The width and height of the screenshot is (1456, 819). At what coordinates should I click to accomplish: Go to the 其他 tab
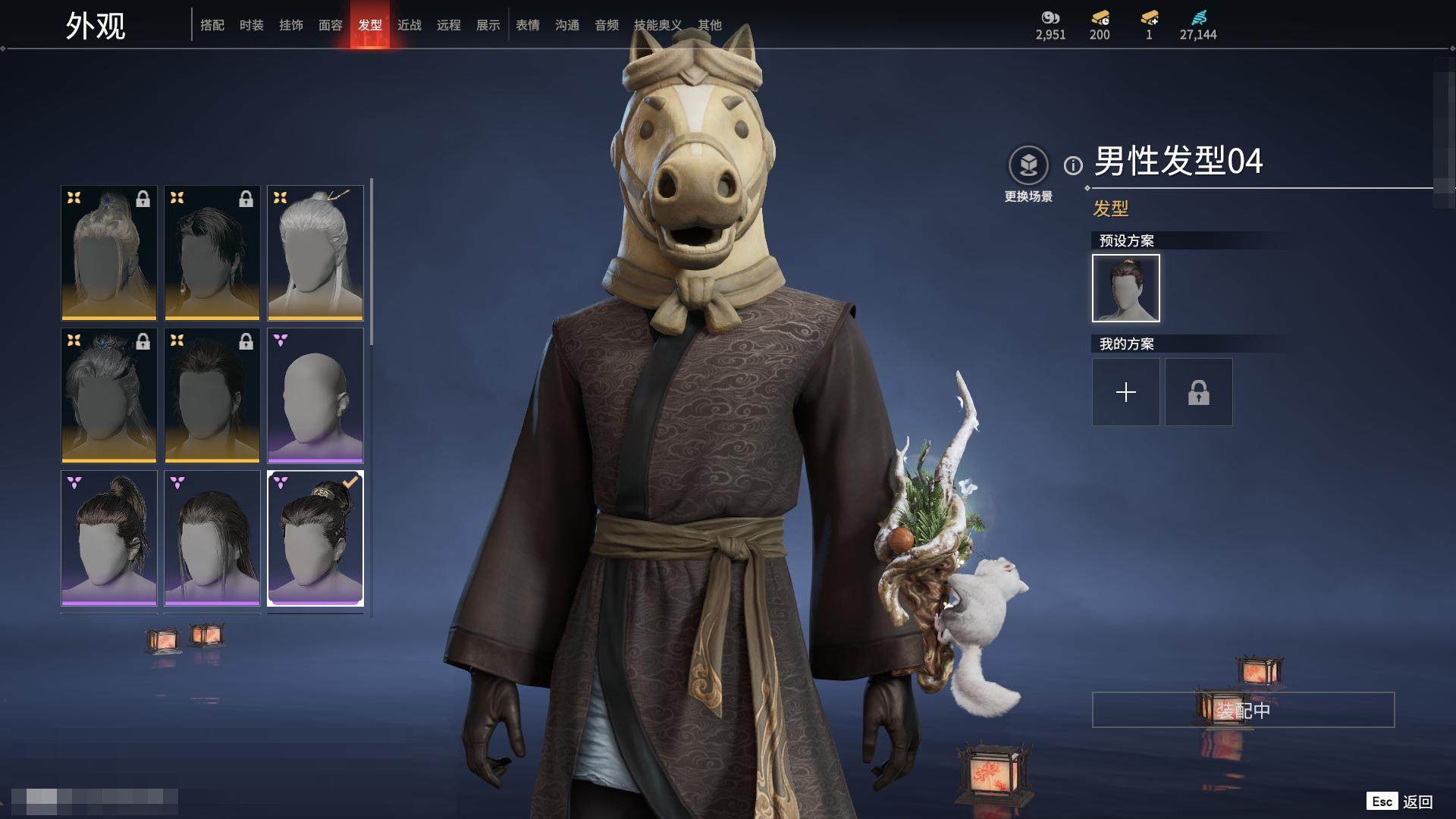point(710,25)
